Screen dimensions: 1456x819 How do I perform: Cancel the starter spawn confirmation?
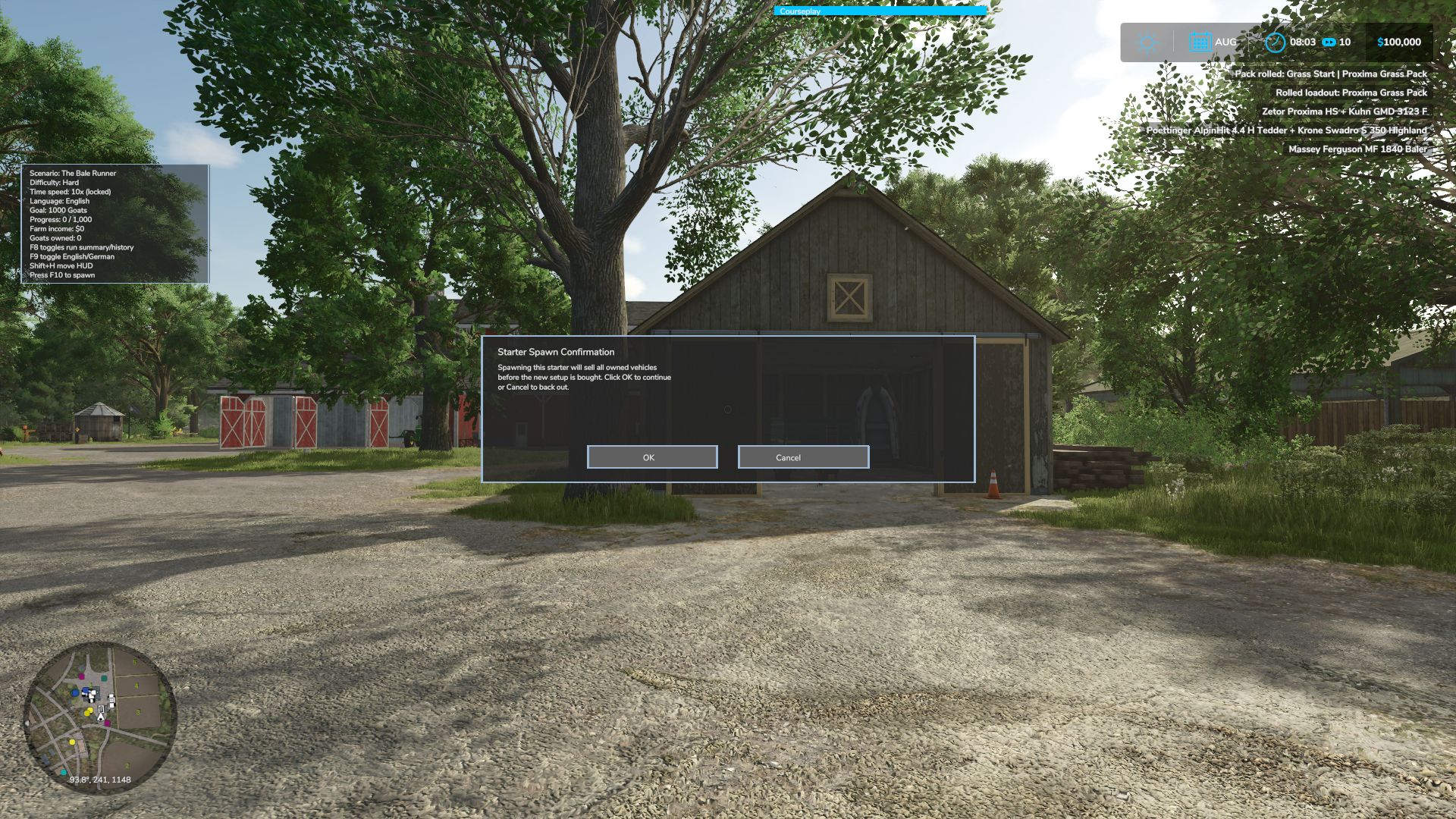point(803,457)
